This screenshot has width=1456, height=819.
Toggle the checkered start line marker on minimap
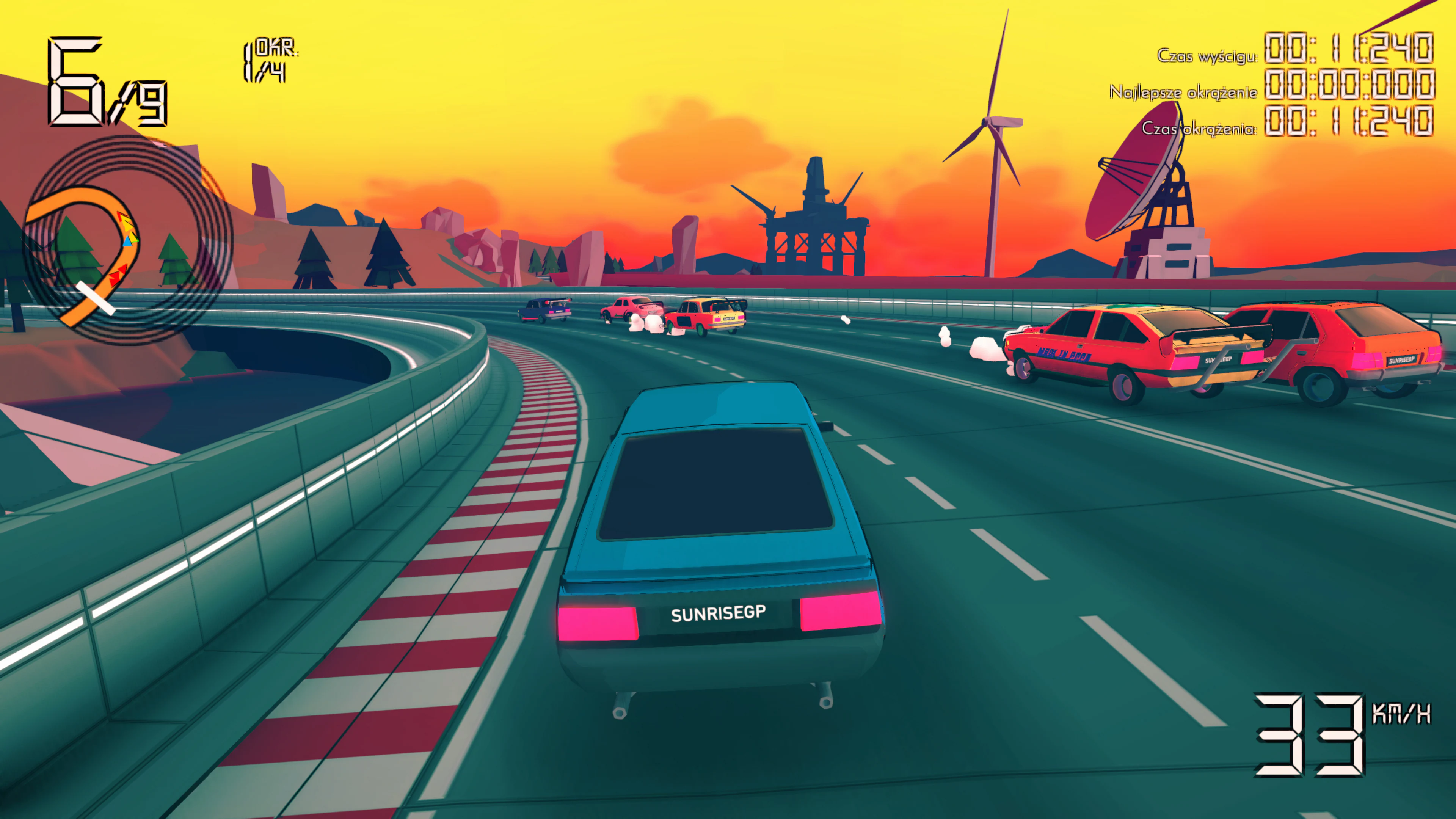(96, 300)
